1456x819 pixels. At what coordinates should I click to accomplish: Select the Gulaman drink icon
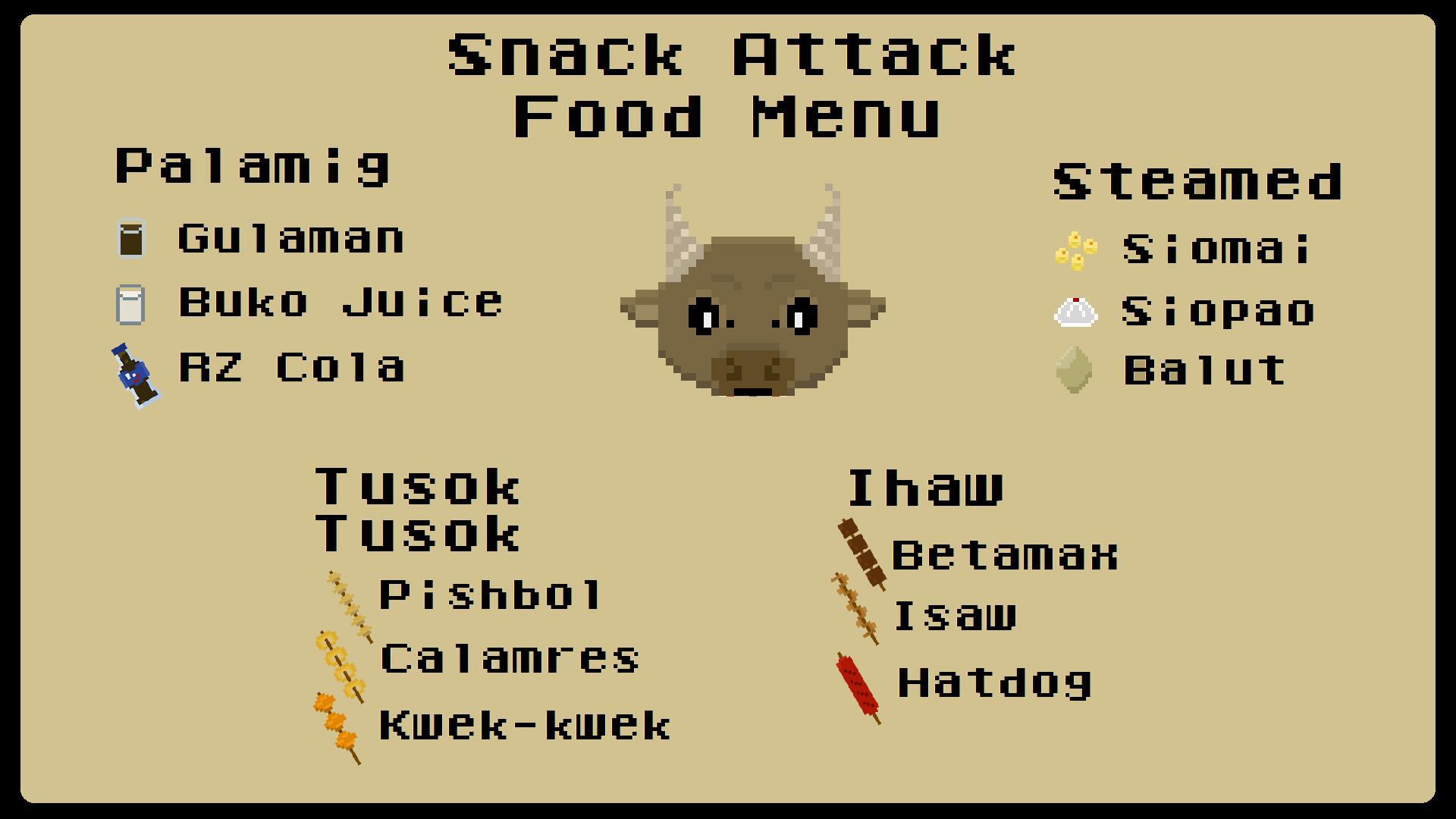(130, 240)
